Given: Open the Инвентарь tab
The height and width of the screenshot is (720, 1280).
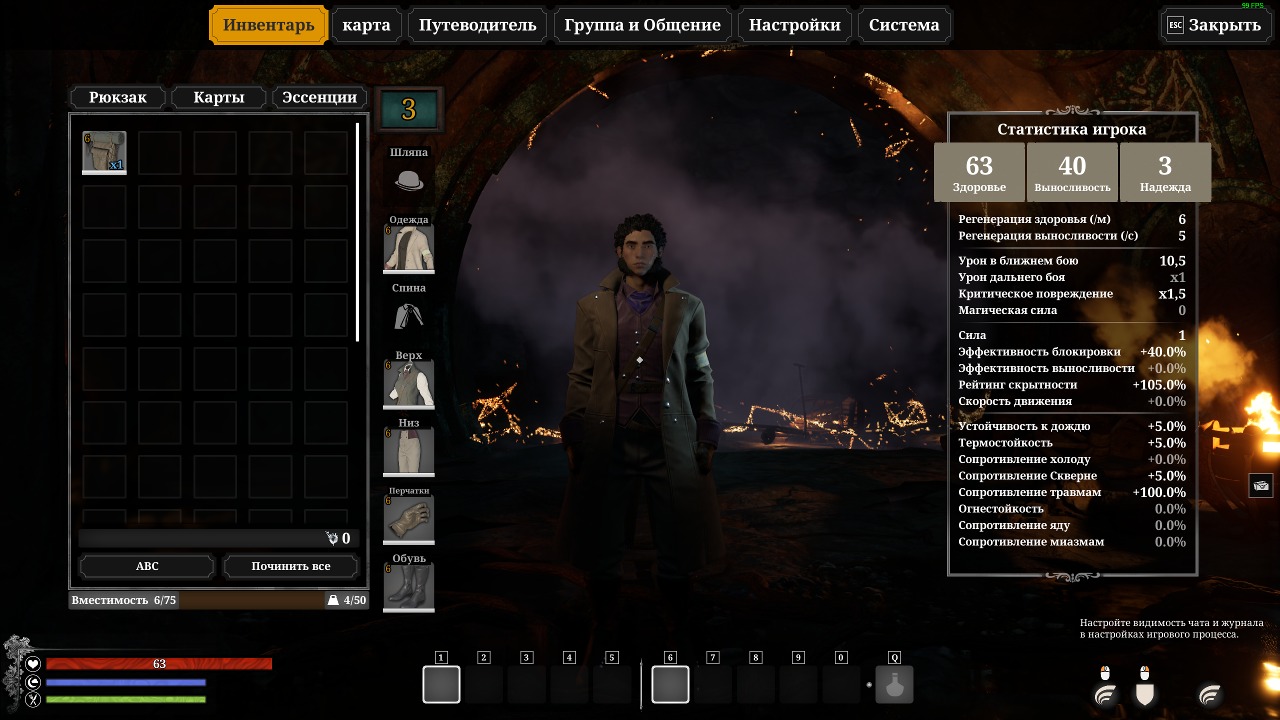Looking at the screenshot, I should [268, 25].
